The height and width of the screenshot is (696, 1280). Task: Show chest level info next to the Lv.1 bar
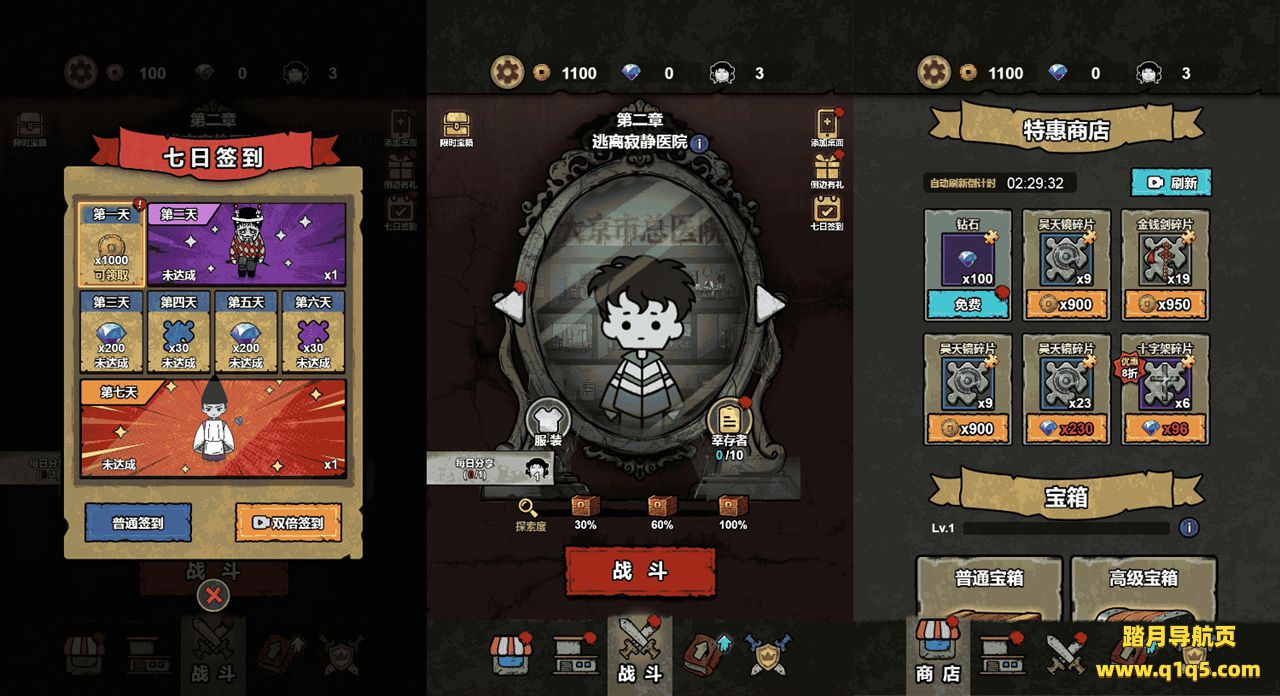click(x=1189, y=527)
